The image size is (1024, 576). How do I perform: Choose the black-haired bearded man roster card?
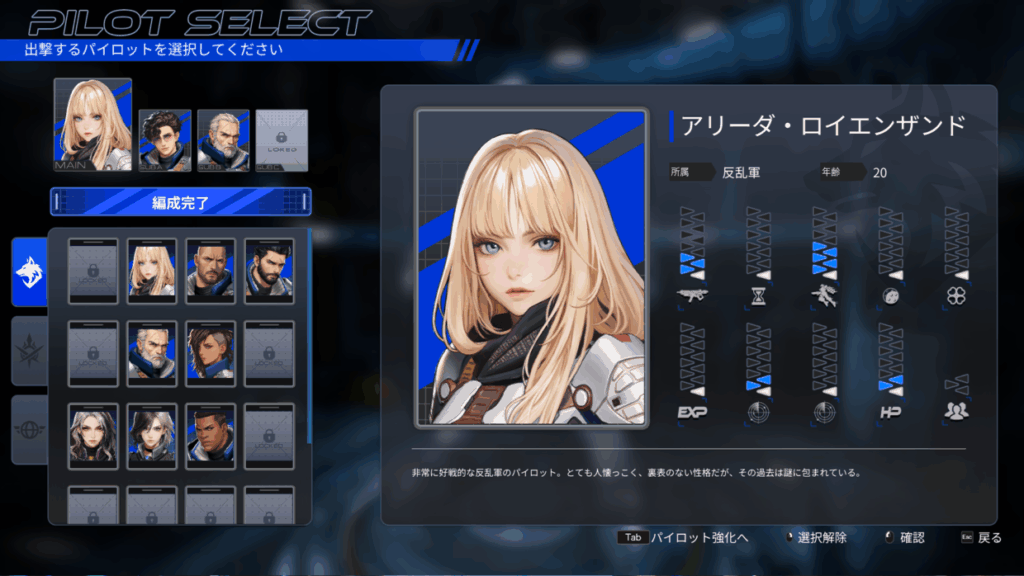(269, 270)
